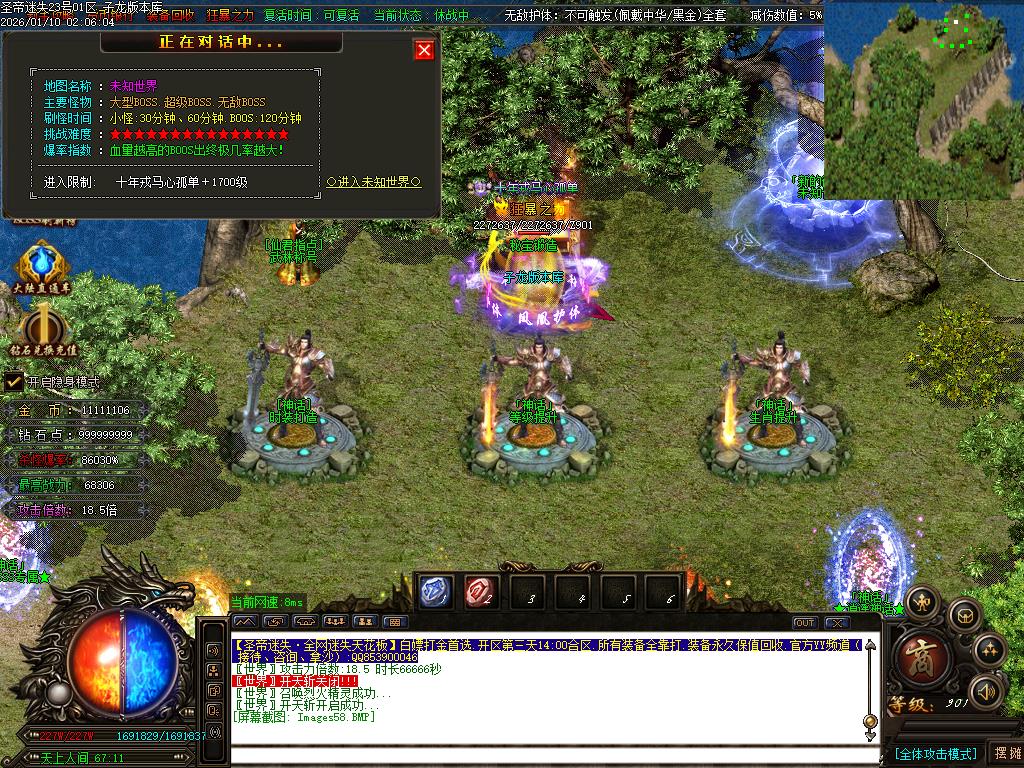Click the OUT button above chat
This screenshot has height=768, width=1024.
point(805,622)
